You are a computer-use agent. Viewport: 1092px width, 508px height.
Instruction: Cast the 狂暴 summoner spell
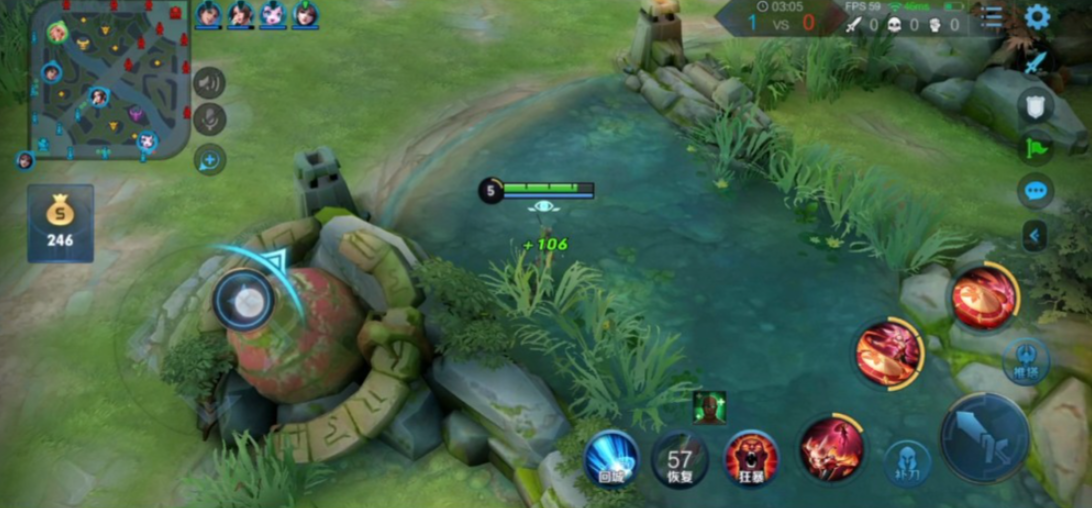coord(751,459)
